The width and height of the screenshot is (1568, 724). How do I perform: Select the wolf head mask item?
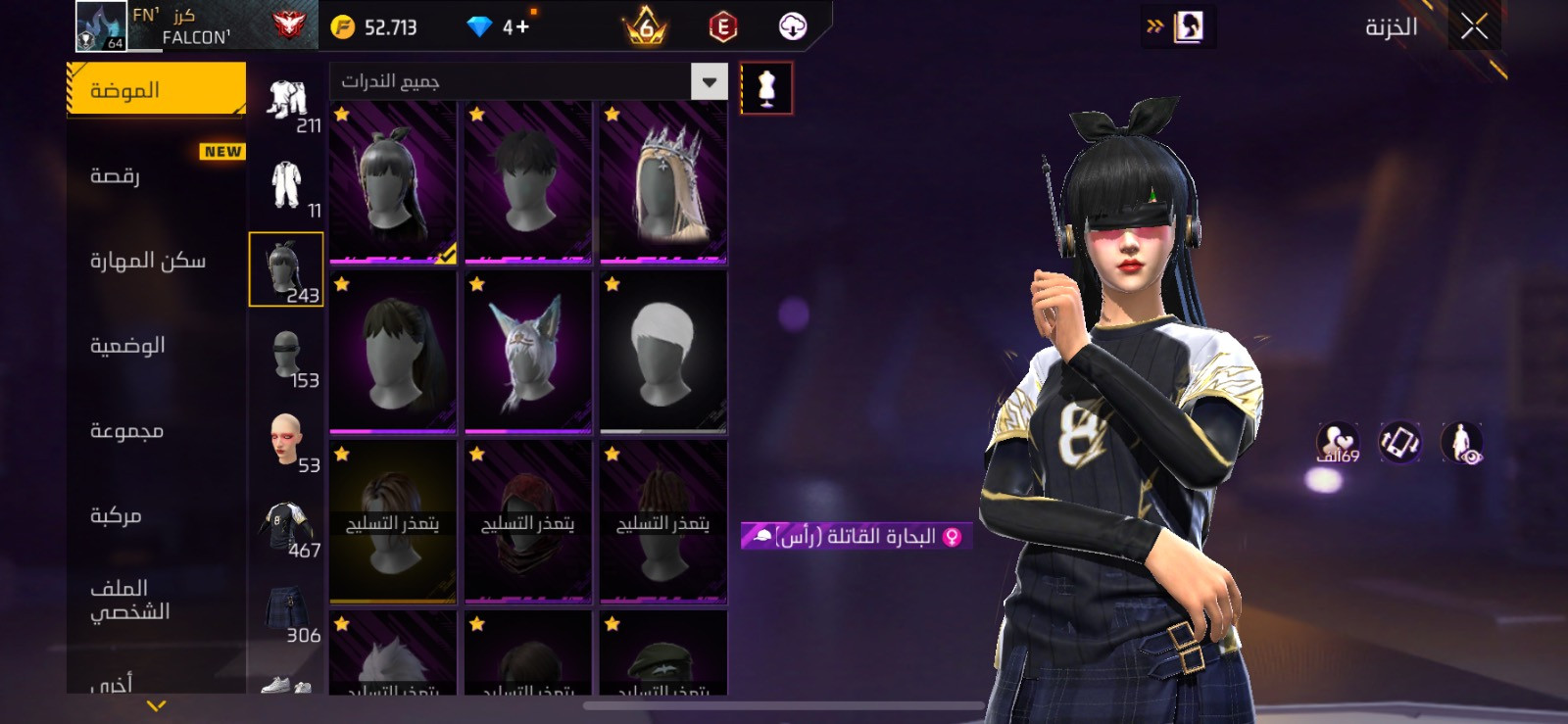click(x=528, y=353)
